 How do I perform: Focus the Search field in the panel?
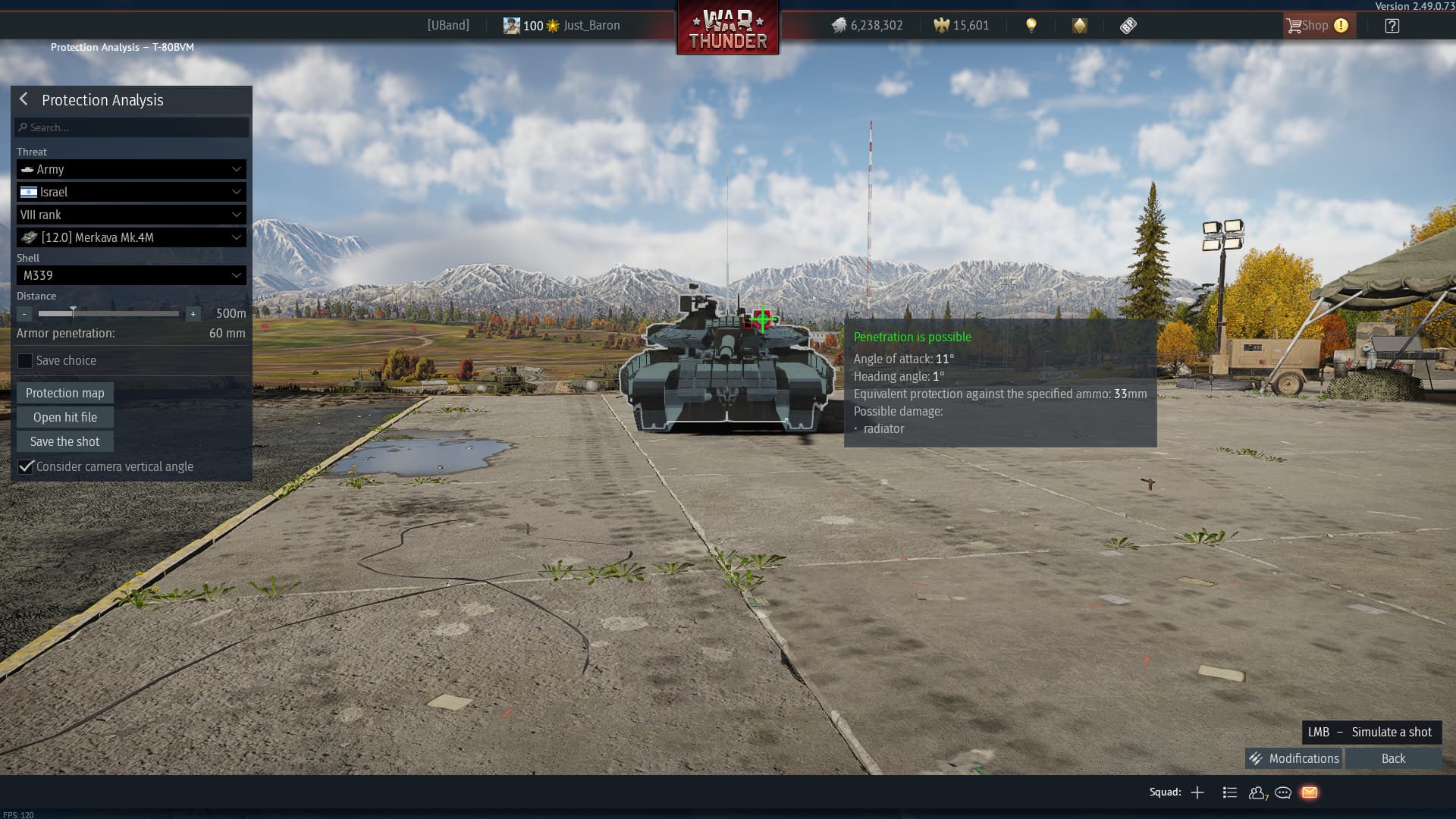coord(133,127)
